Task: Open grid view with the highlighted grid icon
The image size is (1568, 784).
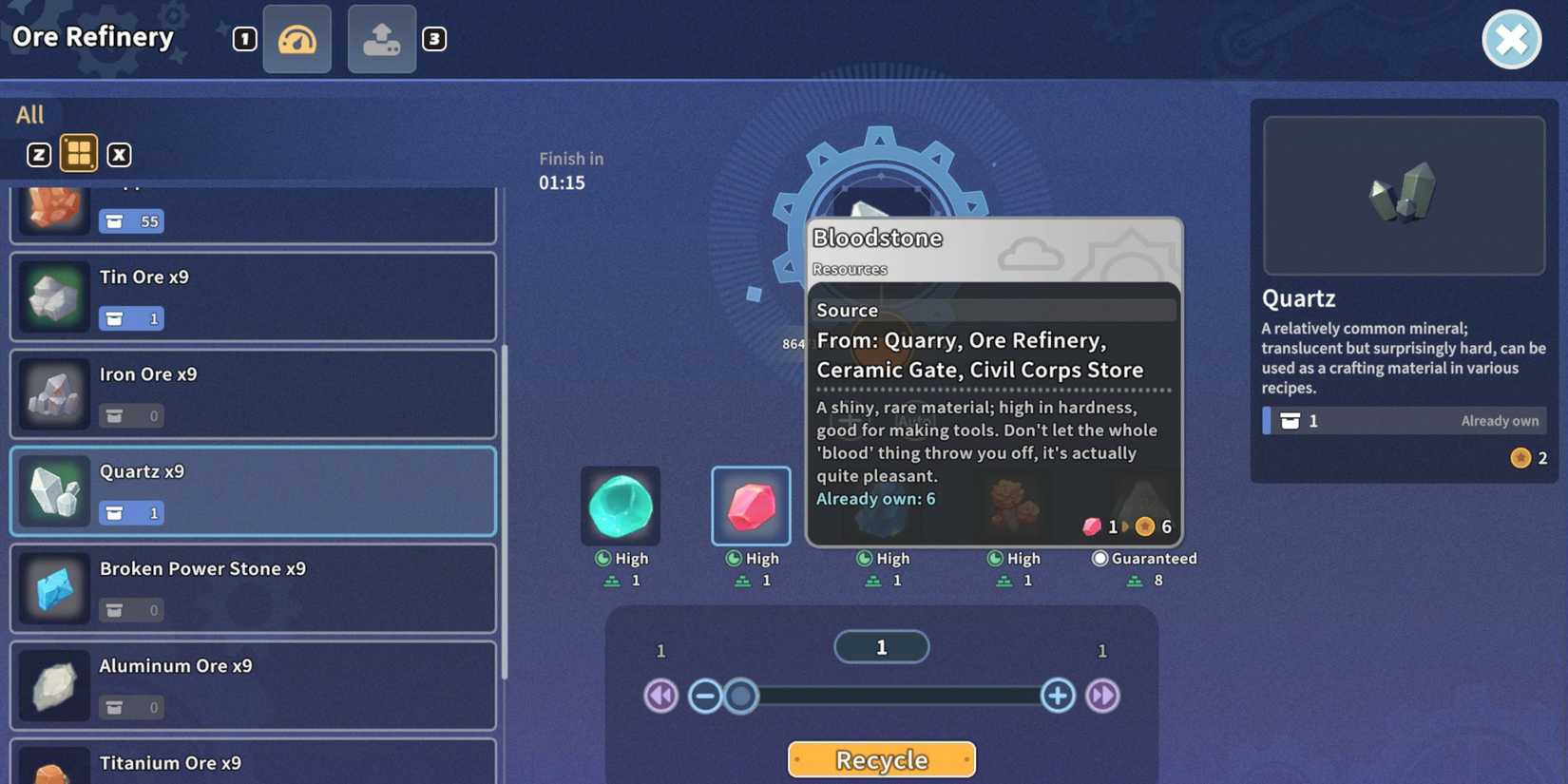Action: click(79, 153)
